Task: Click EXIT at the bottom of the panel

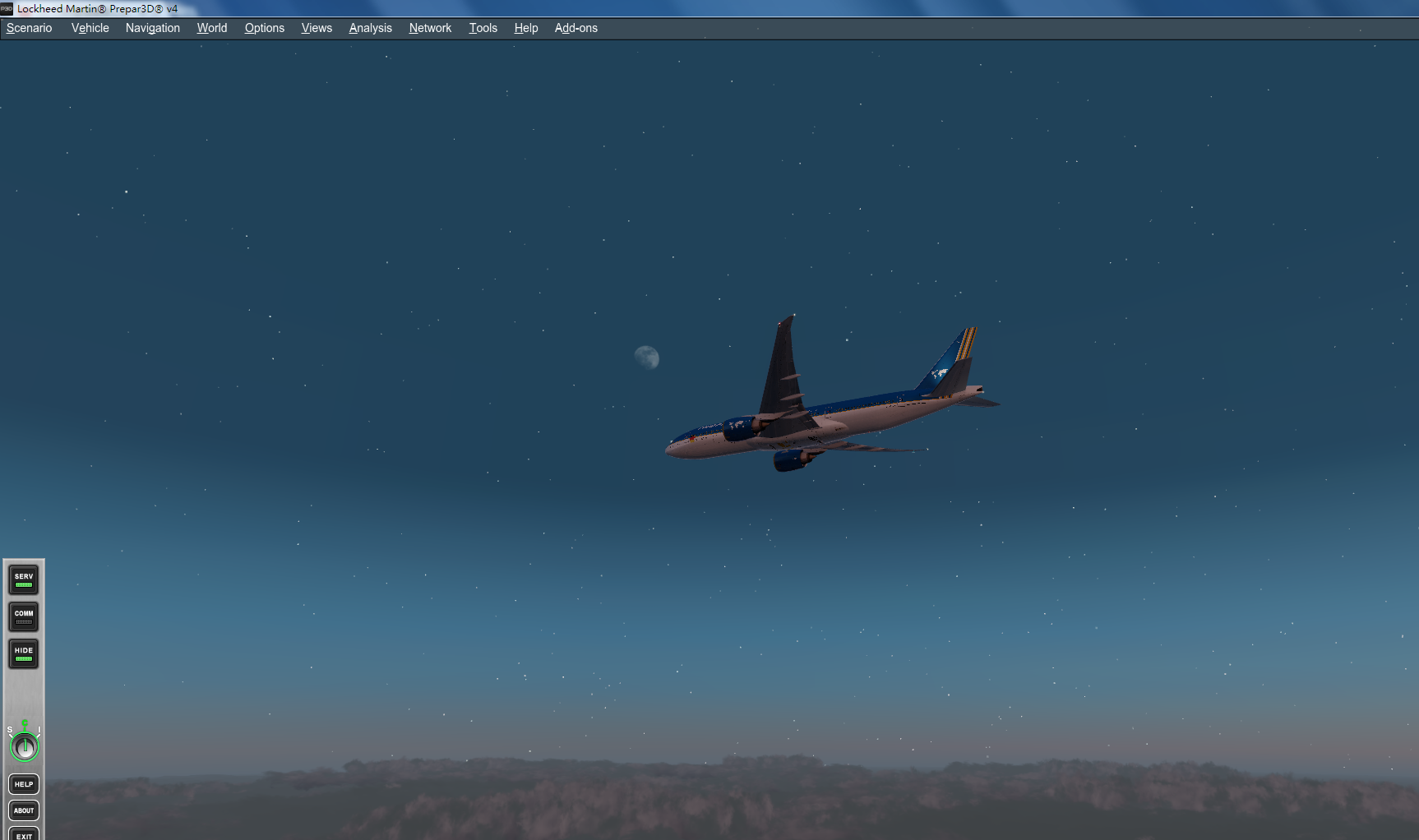Action: coord(23,835)
